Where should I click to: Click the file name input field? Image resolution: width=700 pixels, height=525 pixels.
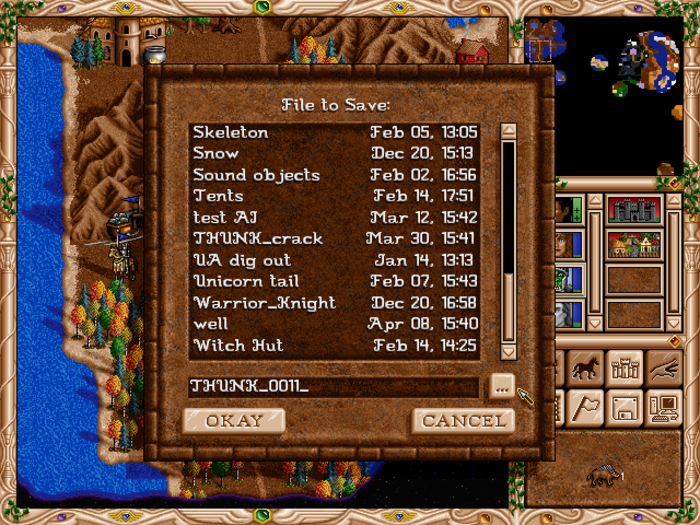coord(334,386)
